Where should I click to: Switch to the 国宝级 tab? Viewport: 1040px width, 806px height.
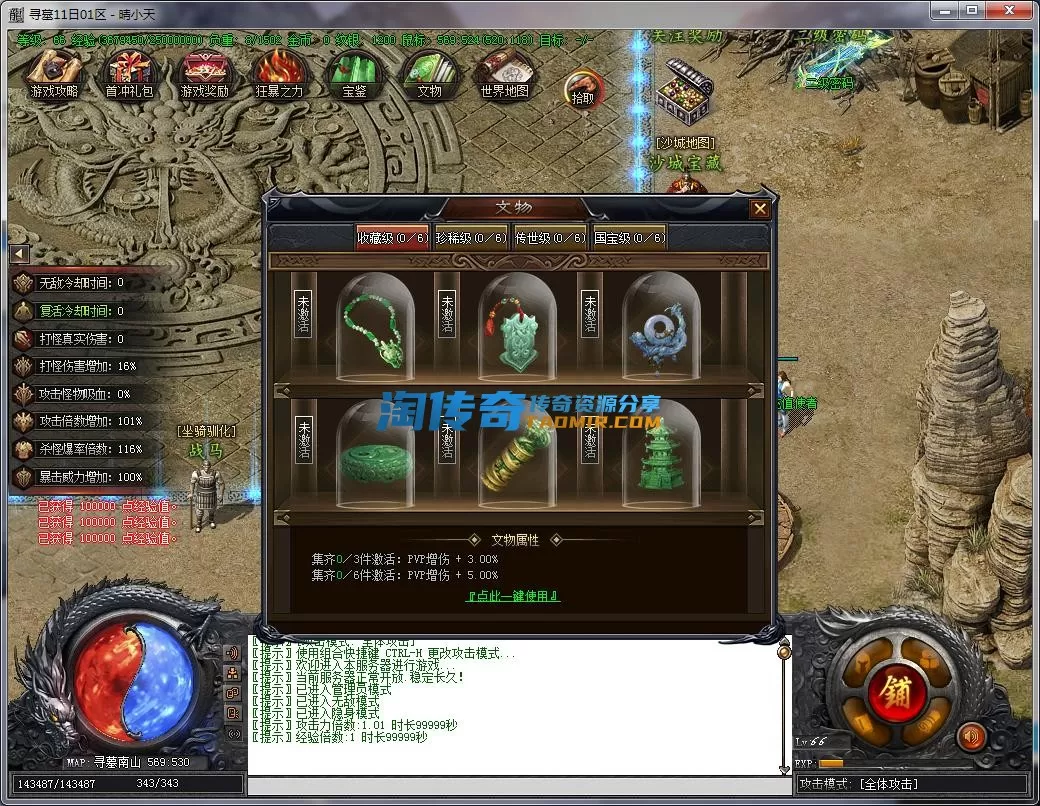point(629,237)
